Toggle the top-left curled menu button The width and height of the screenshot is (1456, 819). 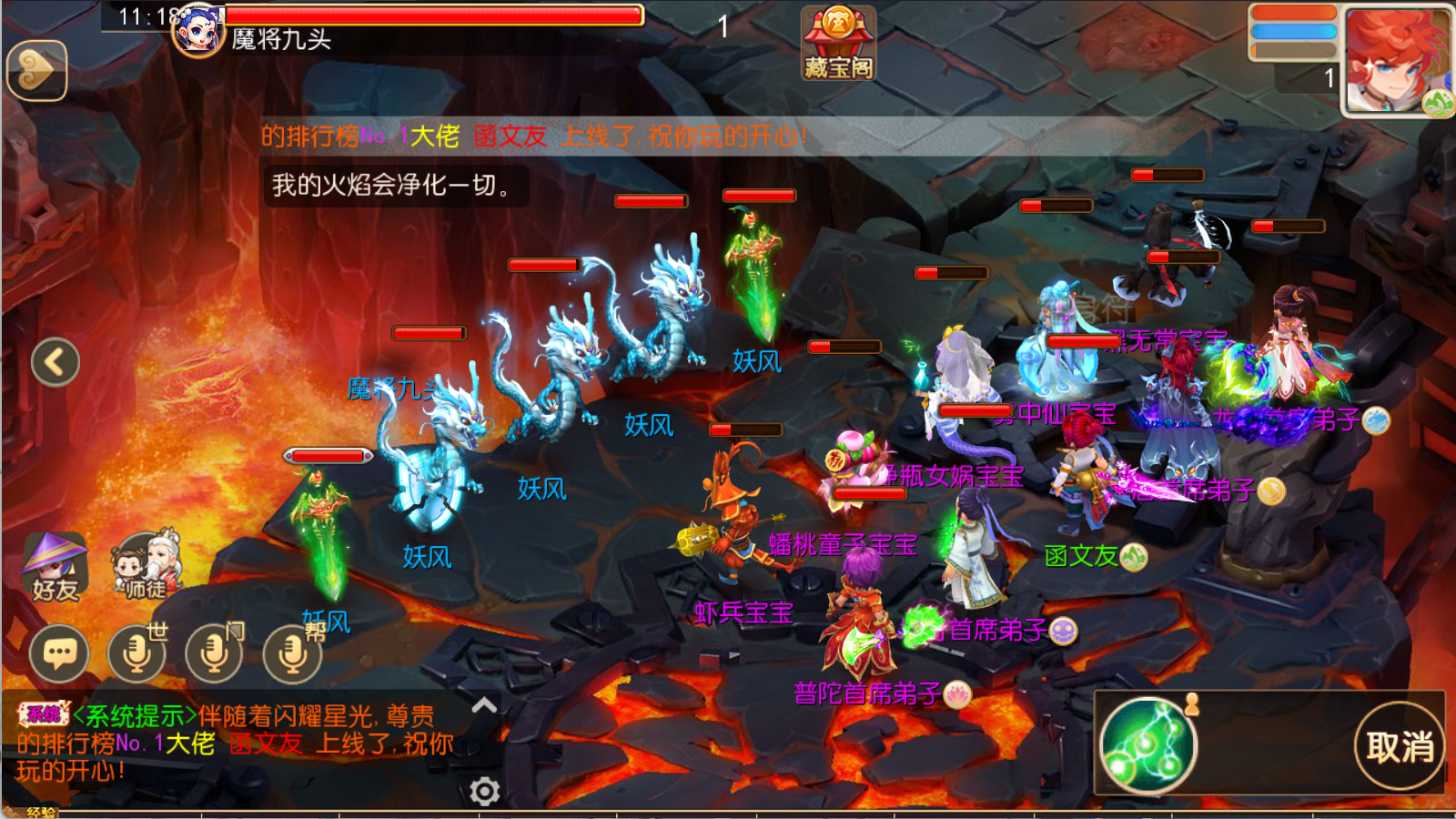(36, 71)
